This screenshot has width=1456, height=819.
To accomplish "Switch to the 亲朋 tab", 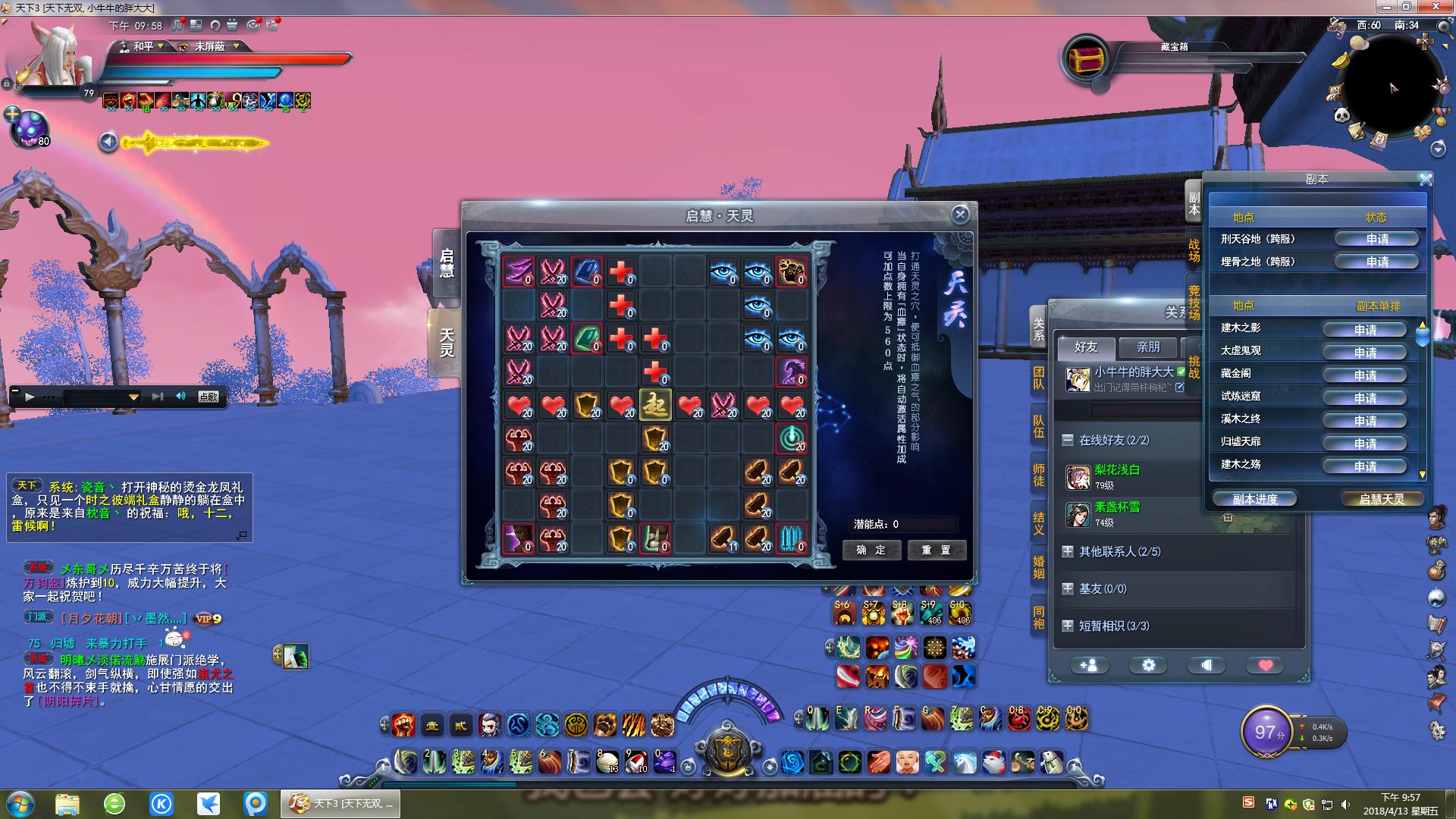I will [x=1148, y=347].
